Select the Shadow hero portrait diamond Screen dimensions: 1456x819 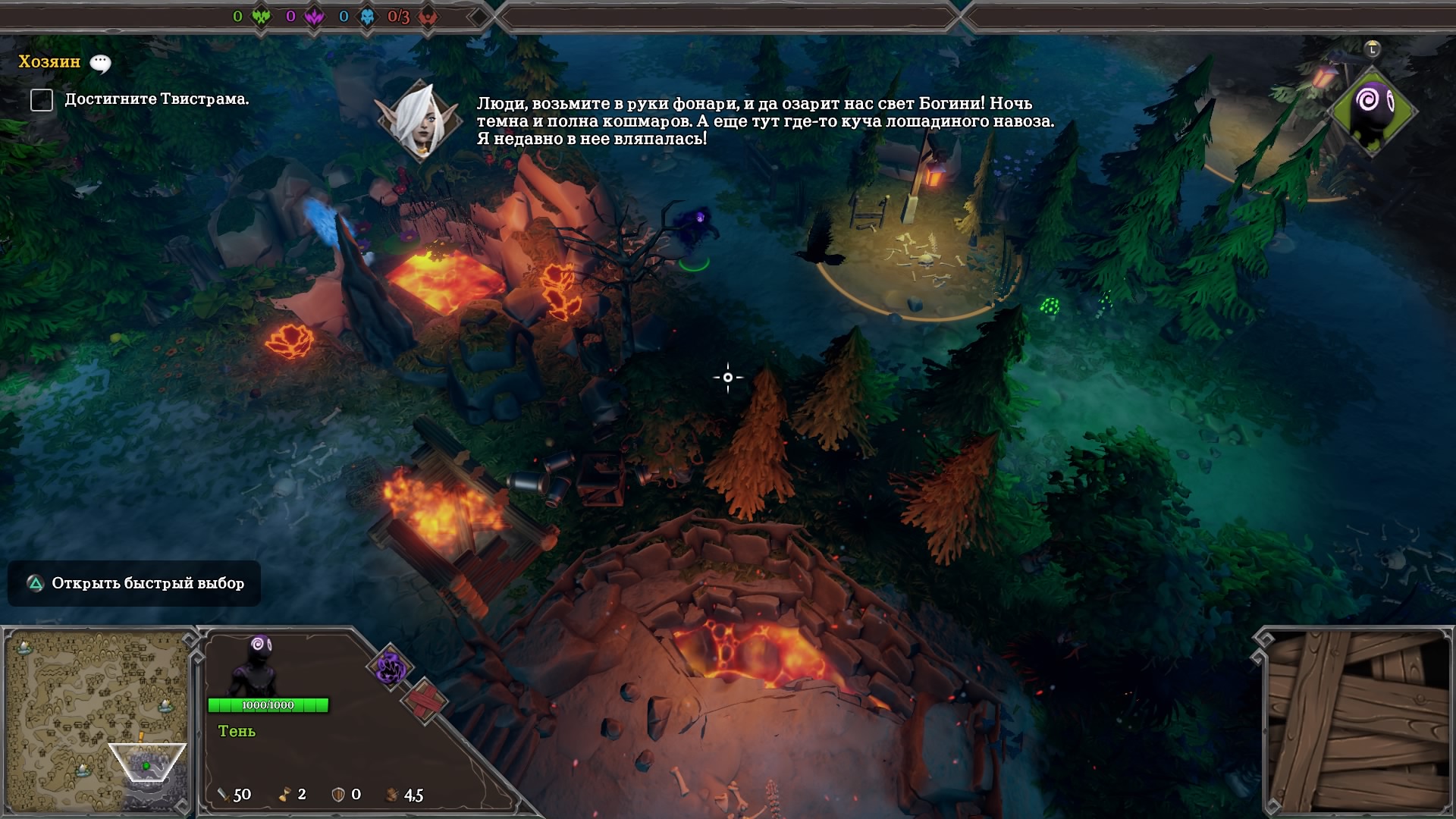coord(1373,110)
